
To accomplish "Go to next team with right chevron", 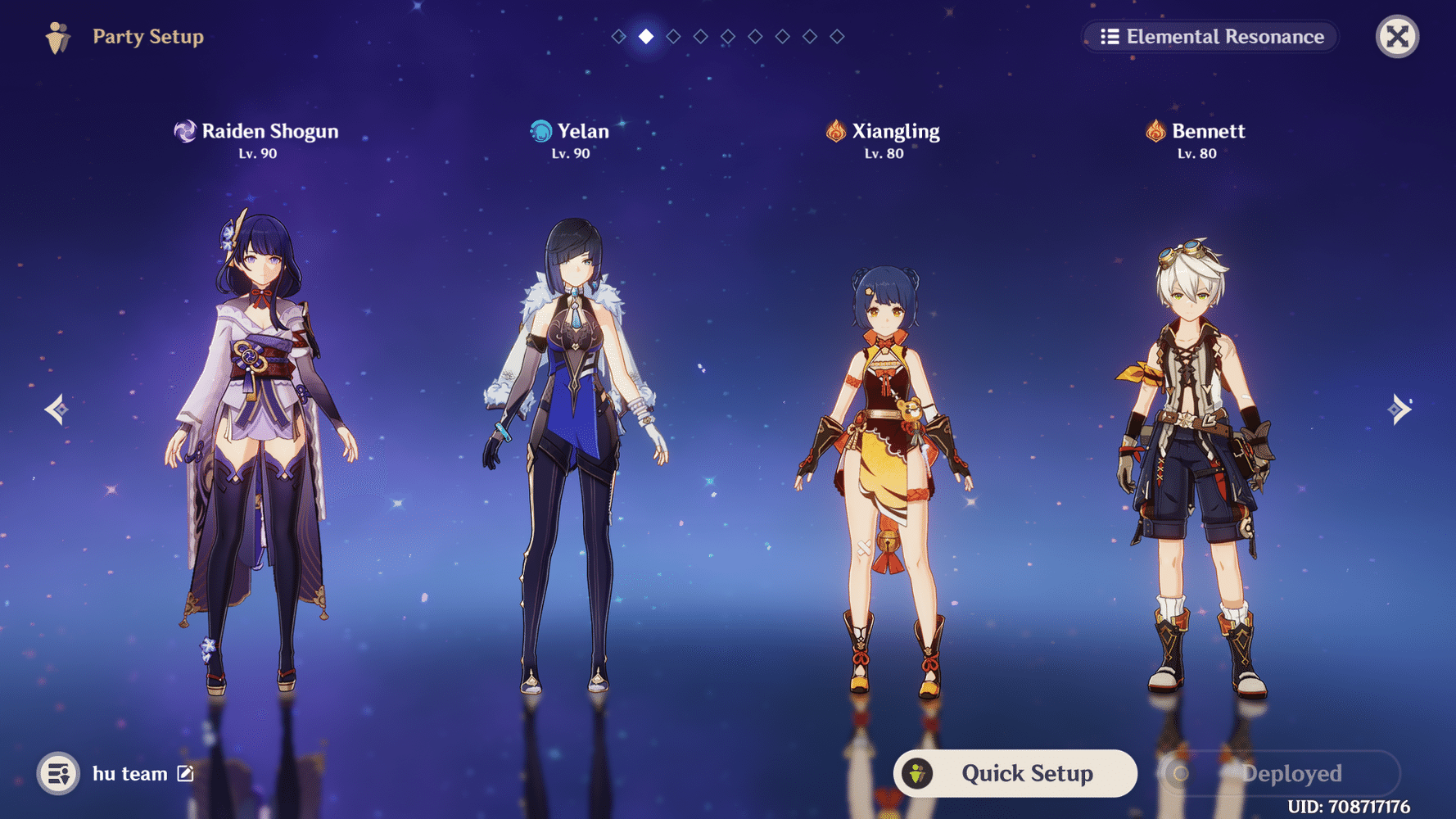I will 1399,409.
